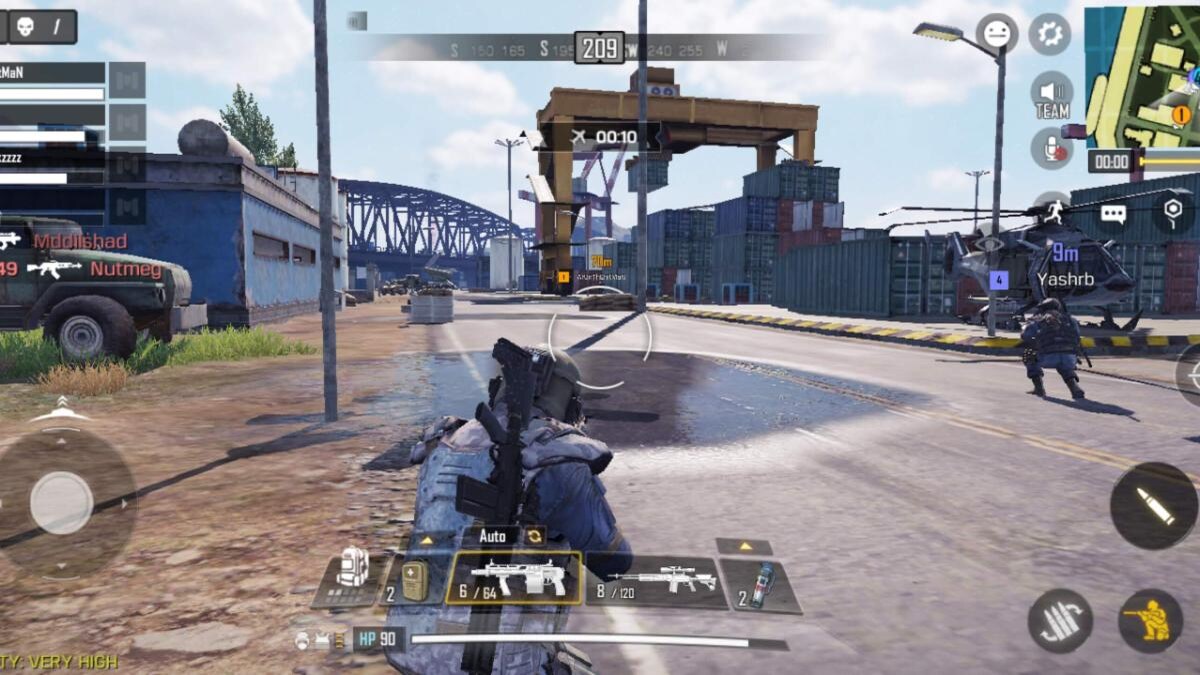Viewport: 1200px width, 675px height.
Task: Toggle the microphone button
Action: click(1051, 148)
